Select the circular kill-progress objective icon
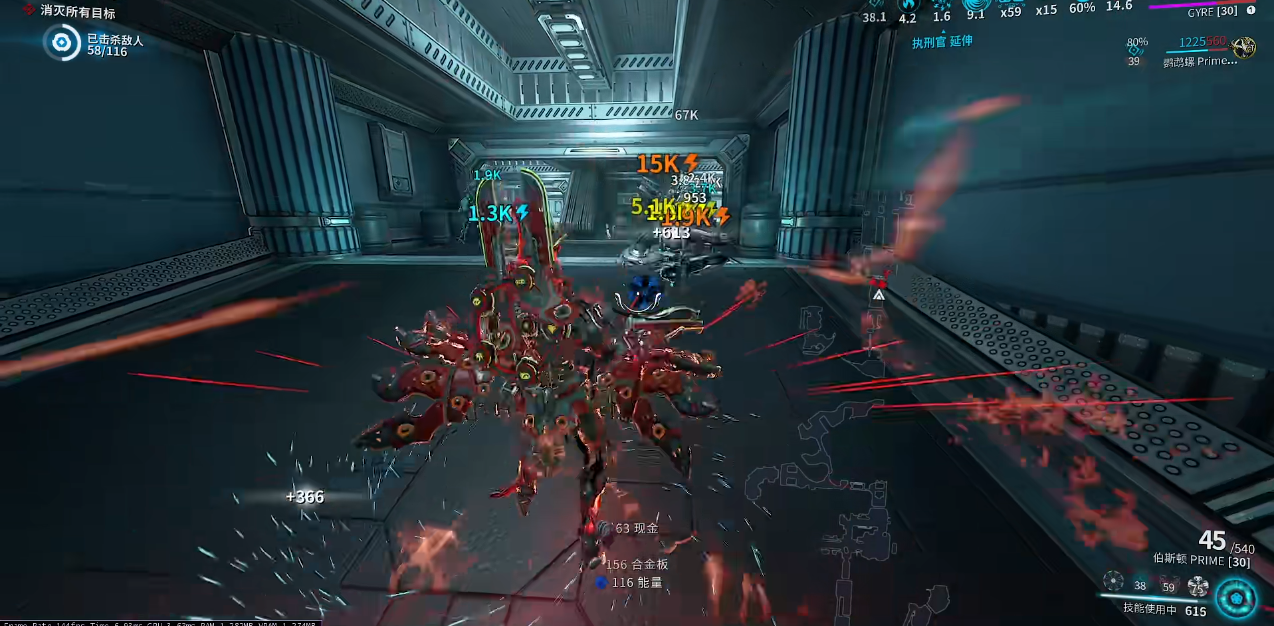The height and width of the screenshot is (626, 1274). (x=62, y=43)
